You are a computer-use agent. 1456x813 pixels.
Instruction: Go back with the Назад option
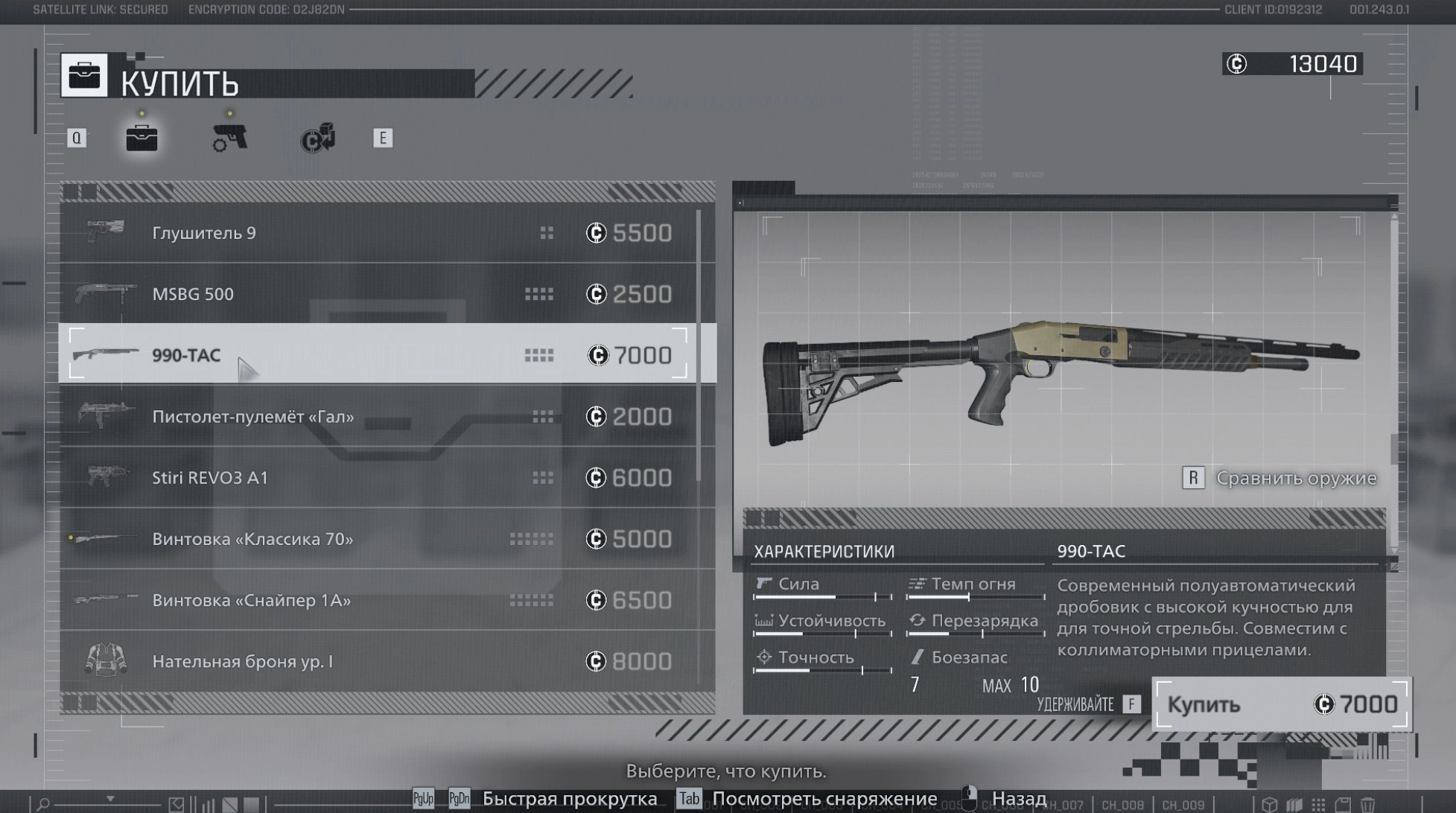point(1018,799)
